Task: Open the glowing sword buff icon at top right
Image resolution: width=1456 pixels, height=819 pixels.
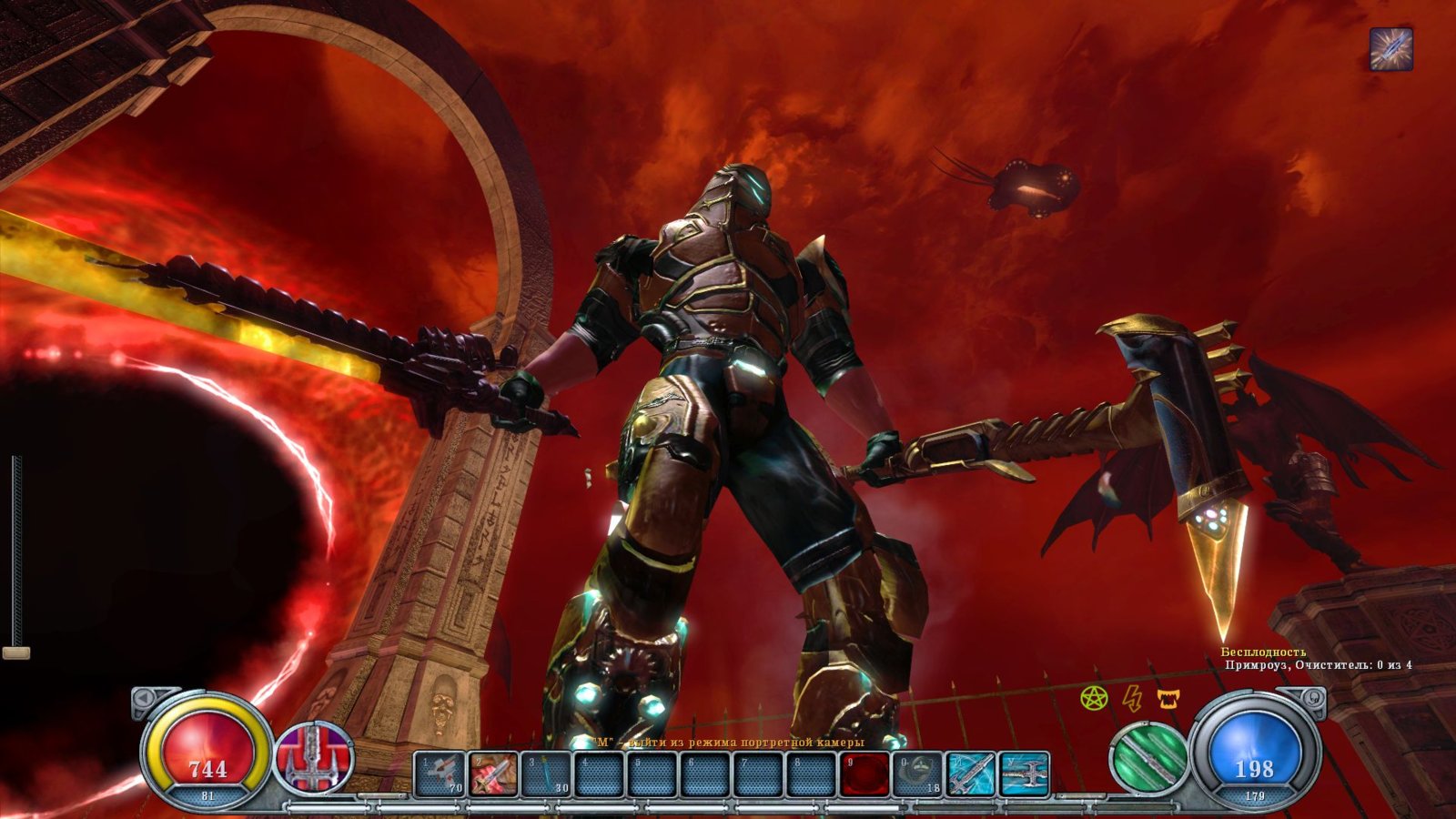Action: pos(1391,49)
